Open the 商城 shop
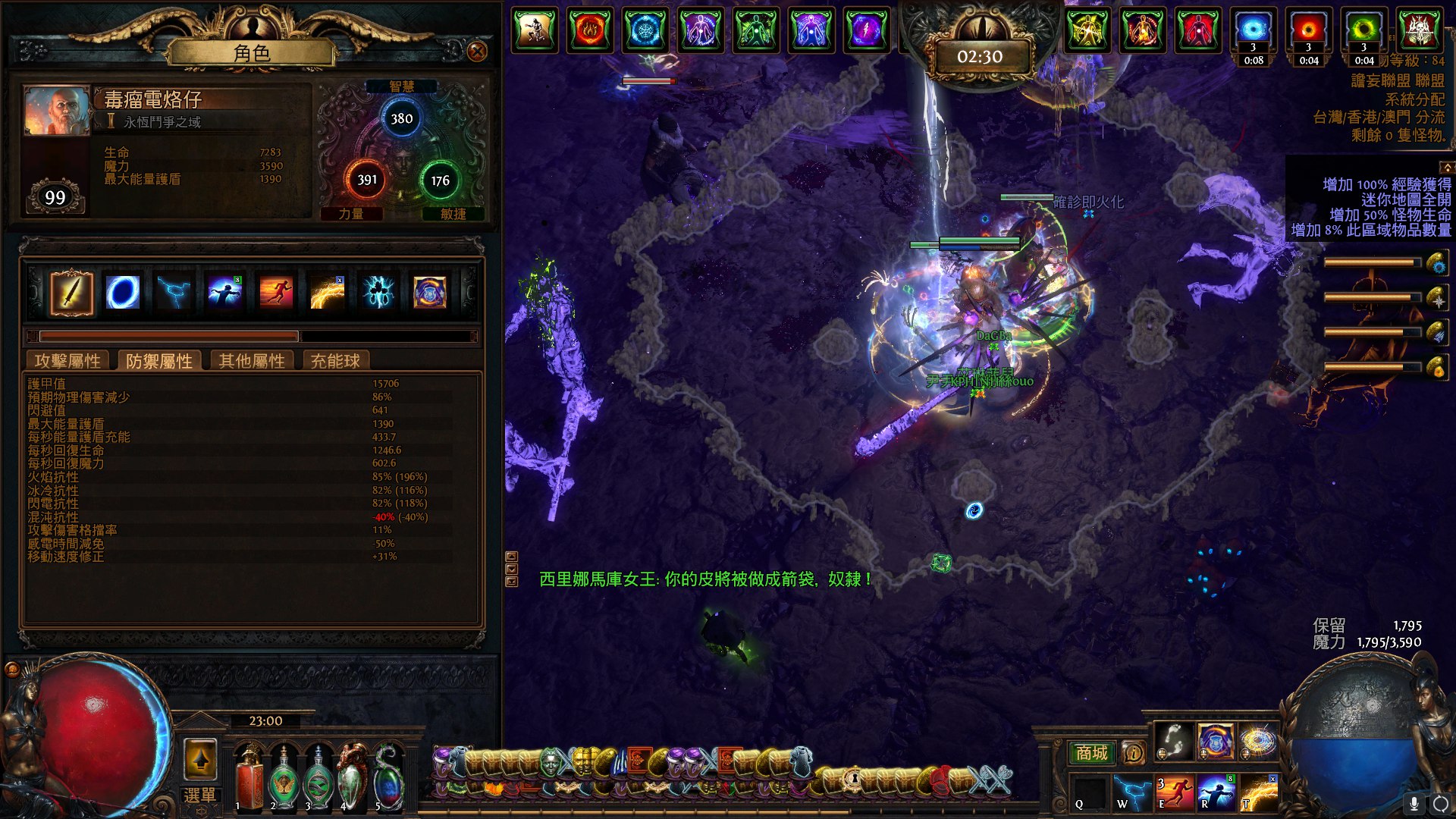 1091,752
